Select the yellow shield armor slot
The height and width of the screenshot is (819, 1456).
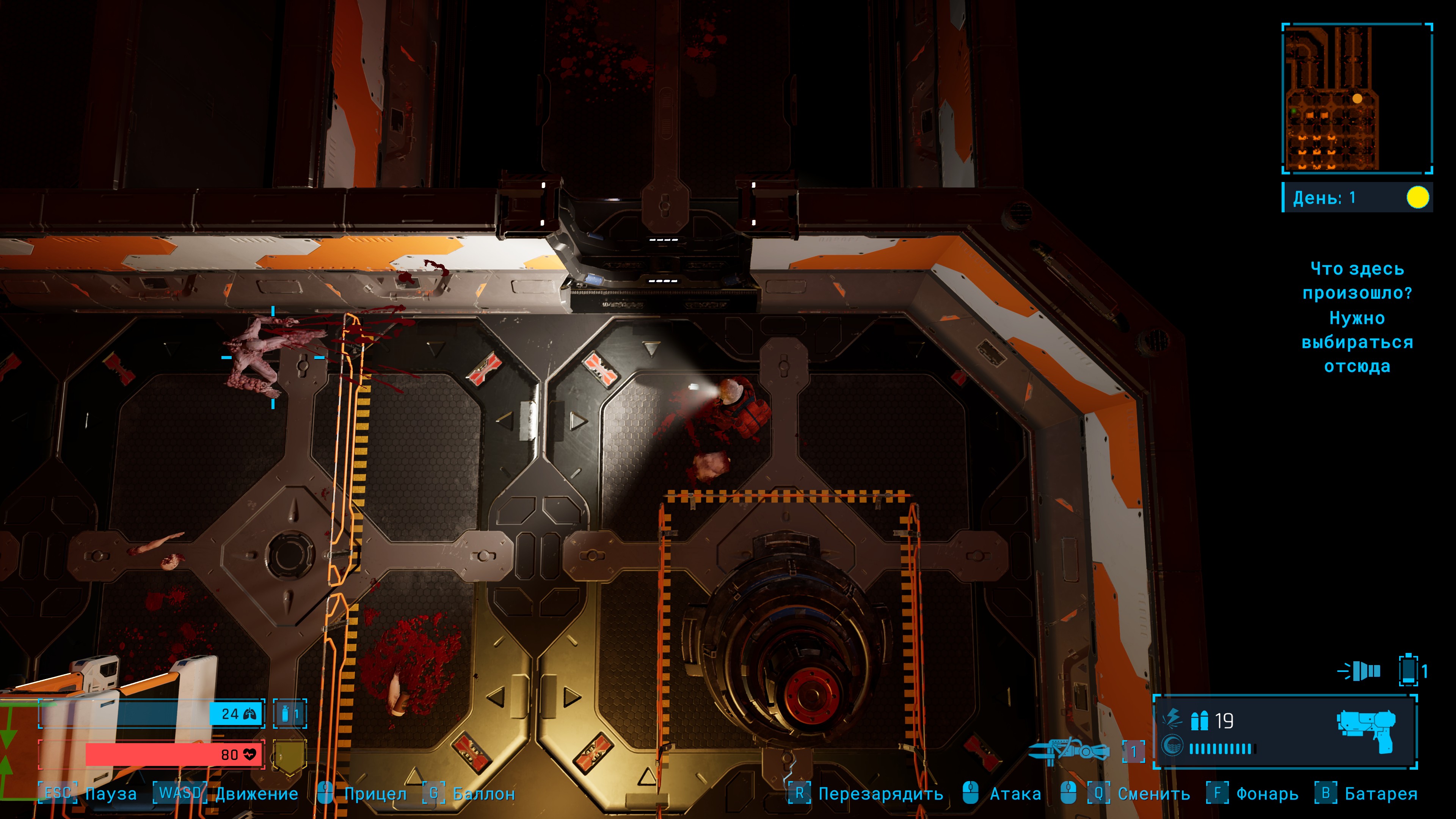pyautogui.click(x=289, y=755)
